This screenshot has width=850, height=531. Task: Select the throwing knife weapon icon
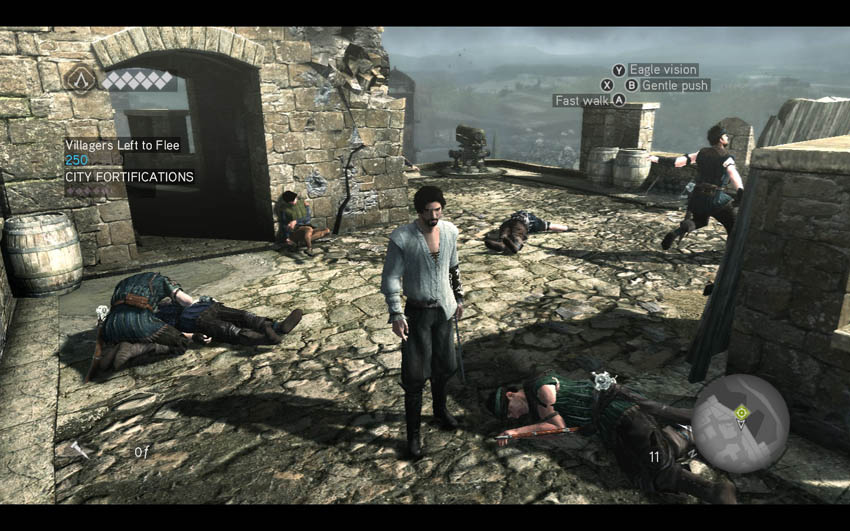click(80, 450)
